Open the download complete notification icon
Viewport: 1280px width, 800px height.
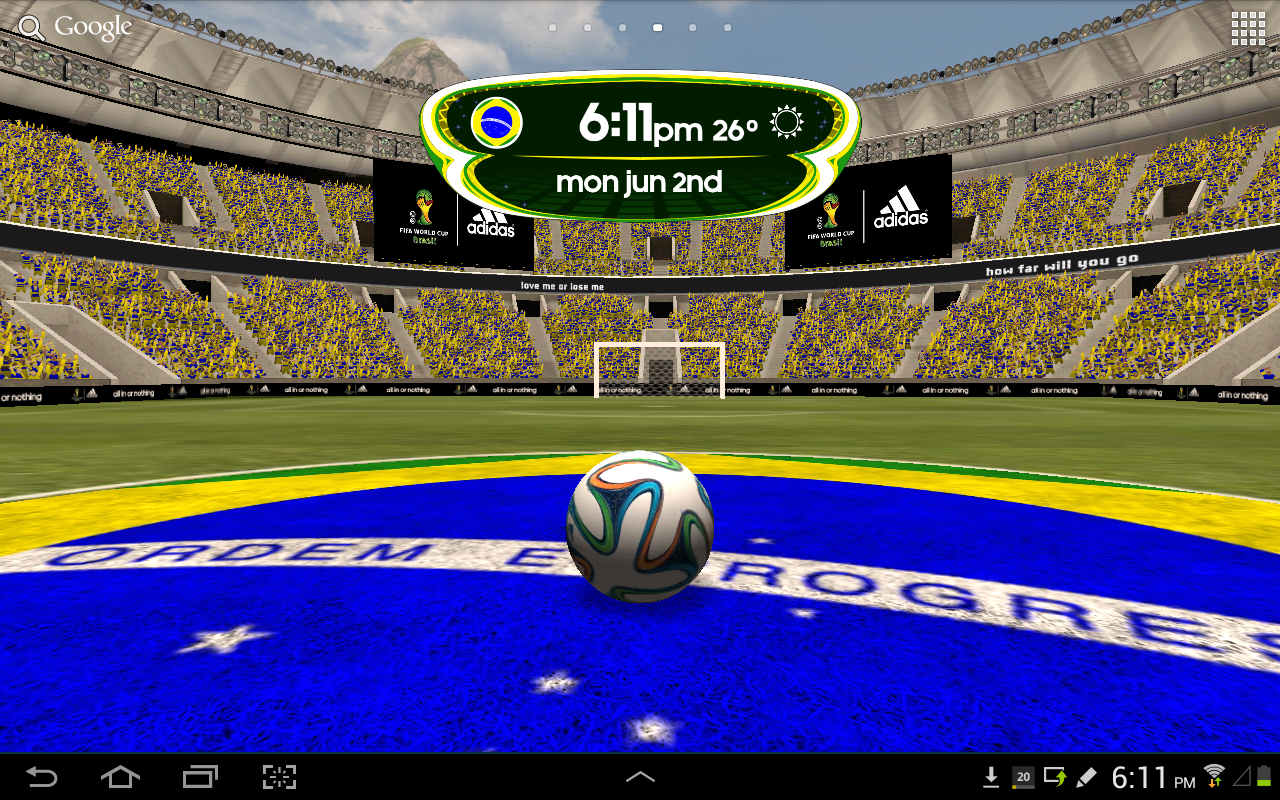[x=992, y=777]
